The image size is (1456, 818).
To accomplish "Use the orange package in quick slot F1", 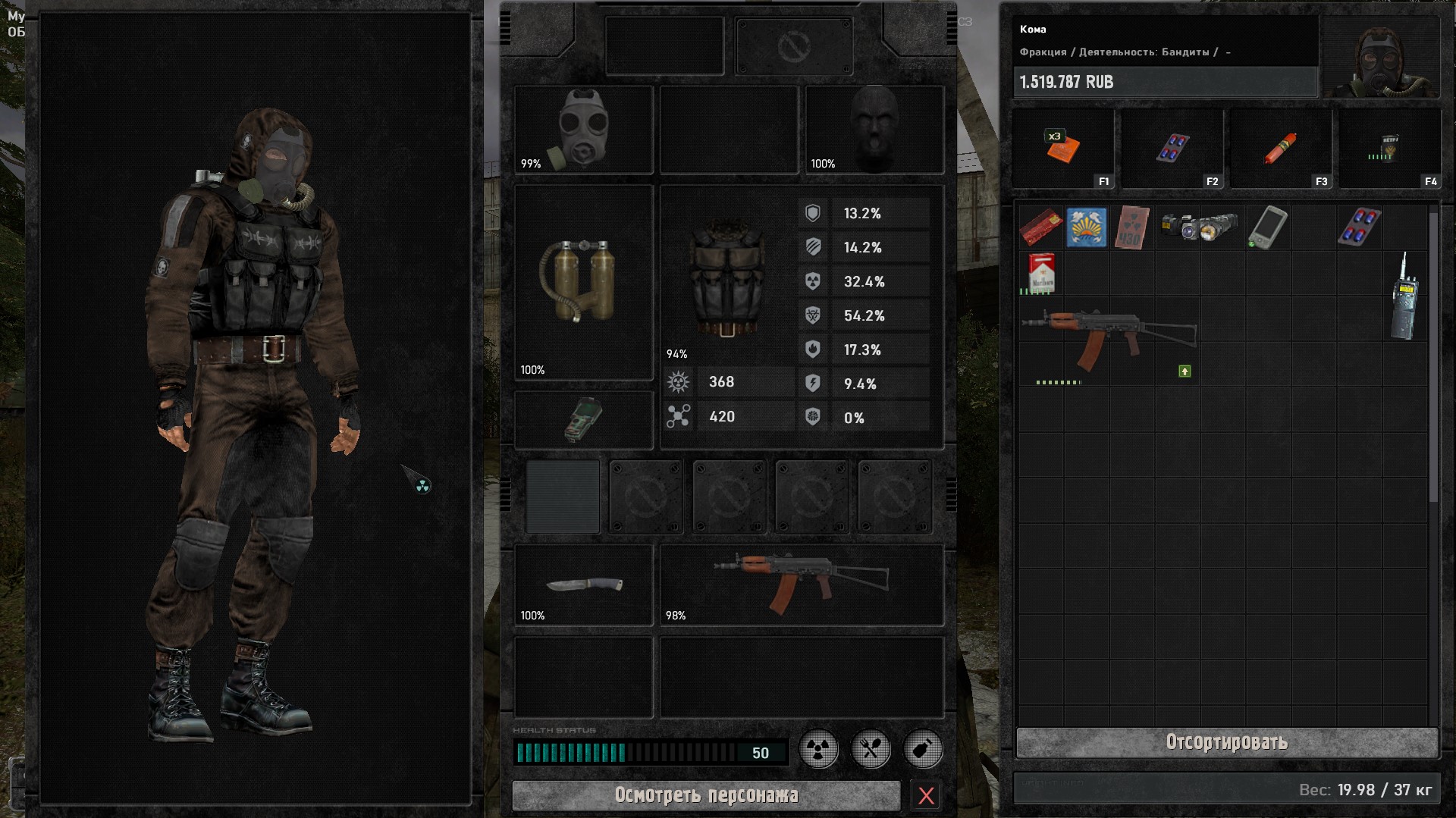I will tap(1062, 149).
